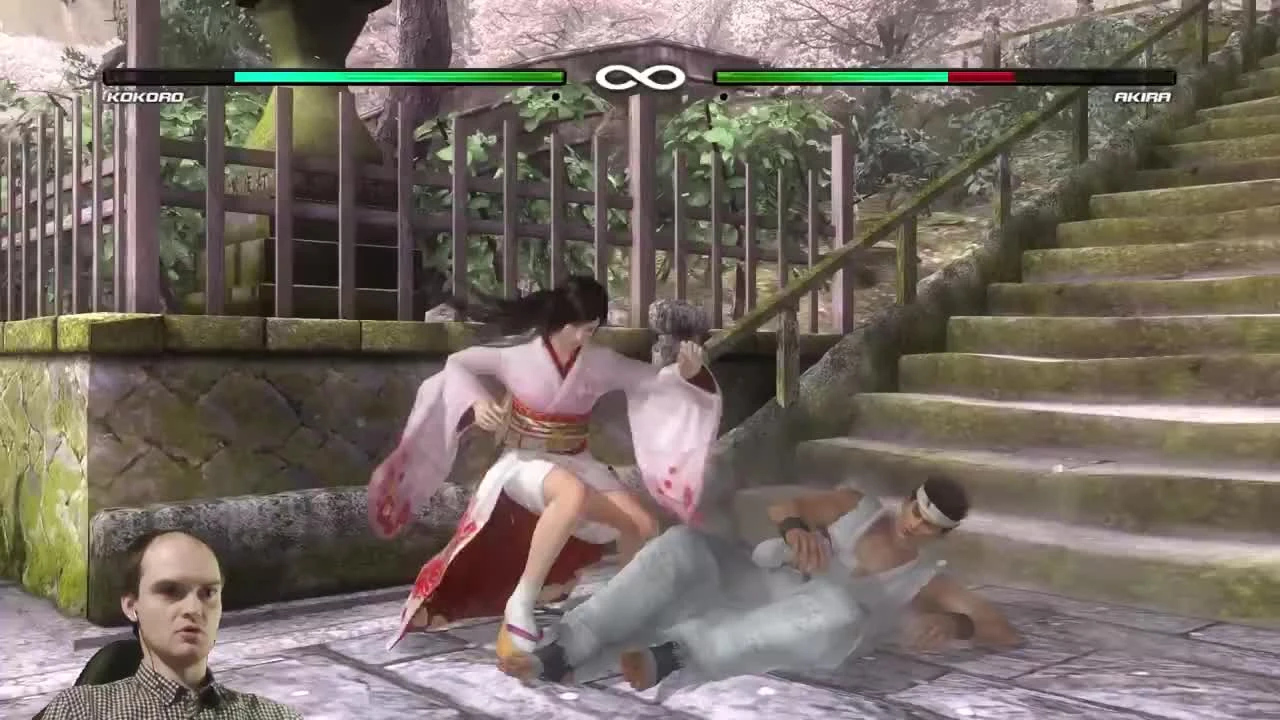Click the depleted red section of Akira's bar
The height and width of the screenshot is (720, 1280).
980,77
